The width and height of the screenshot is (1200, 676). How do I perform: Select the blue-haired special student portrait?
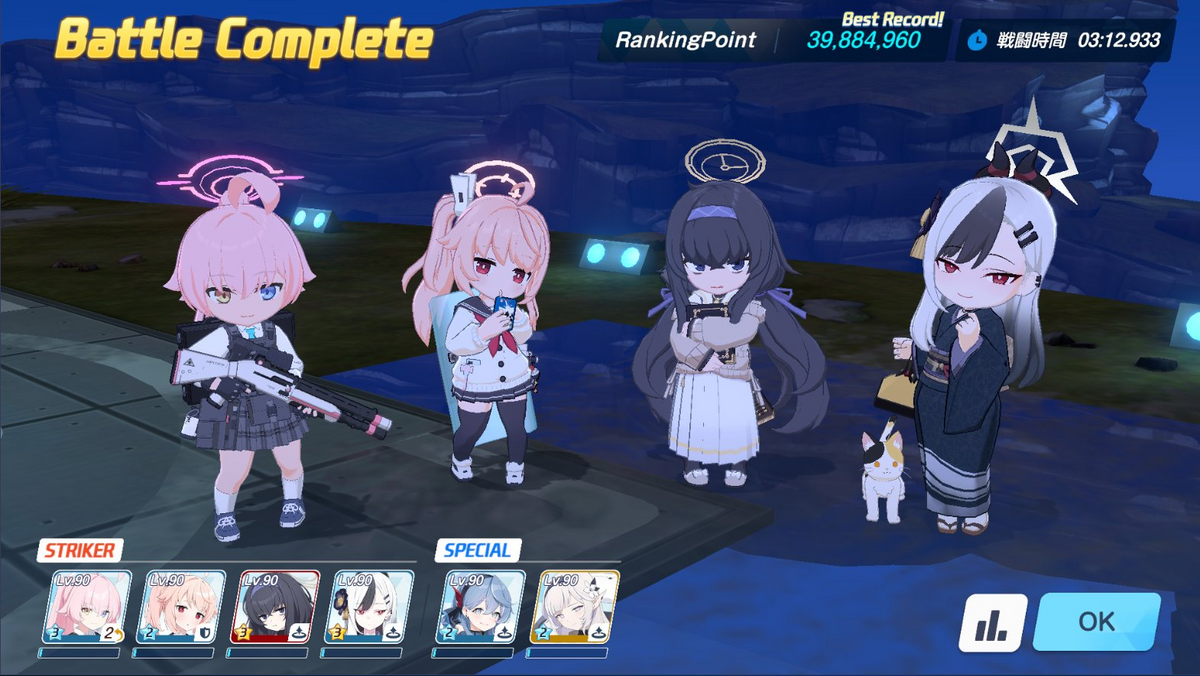(480, 607)
